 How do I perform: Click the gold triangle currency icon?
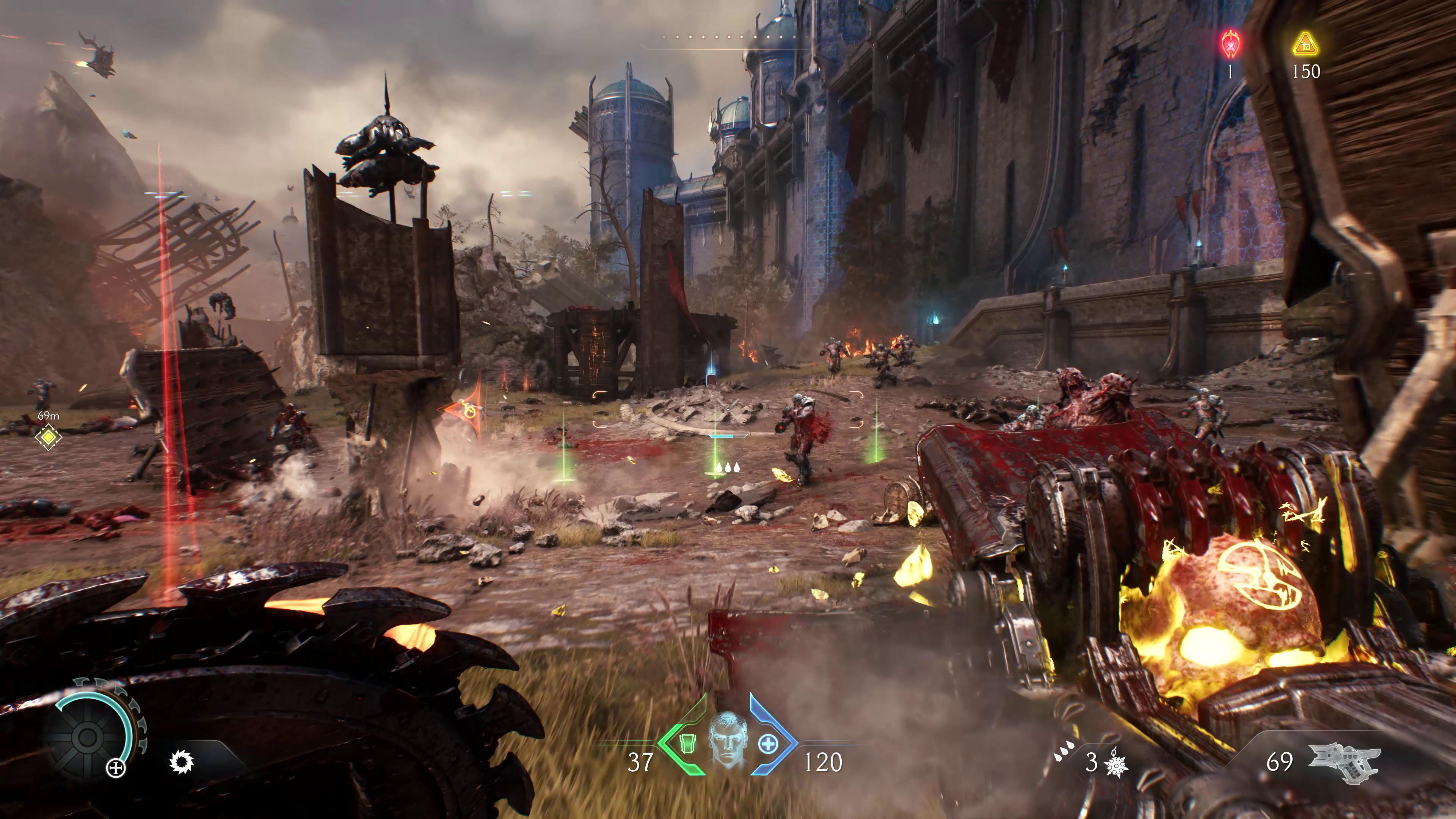1305,45
